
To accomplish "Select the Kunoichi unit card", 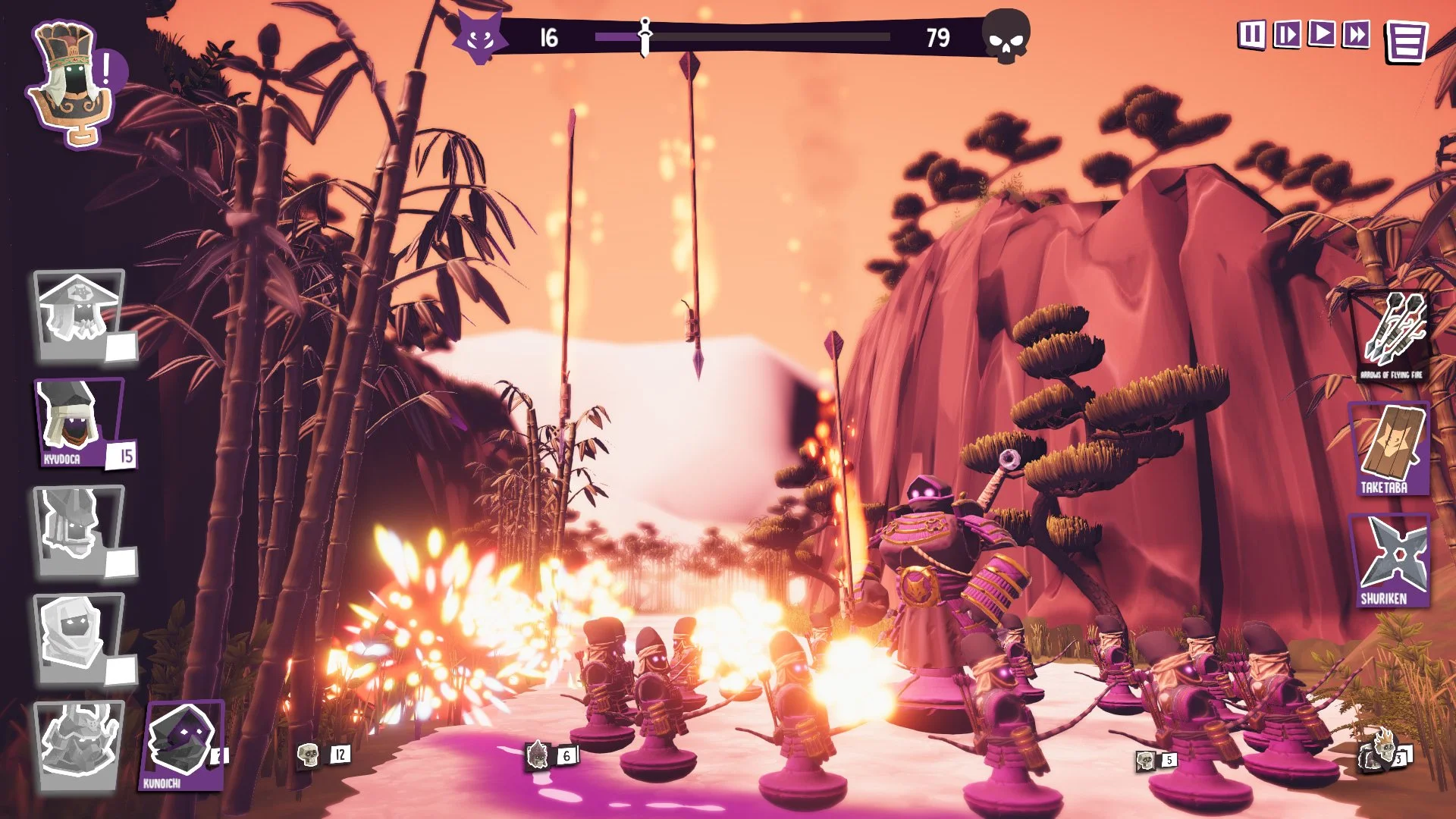I will 182,745.
